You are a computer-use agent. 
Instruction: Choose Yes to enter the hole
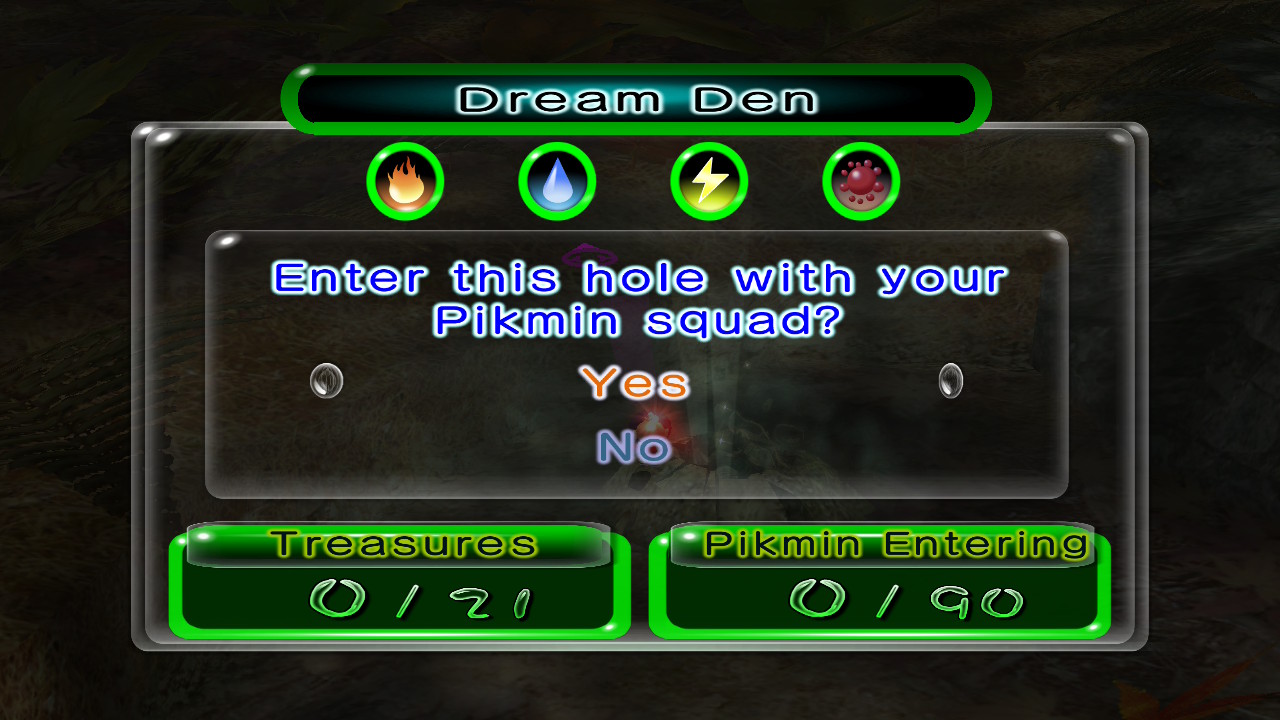[x=634, y=383]
